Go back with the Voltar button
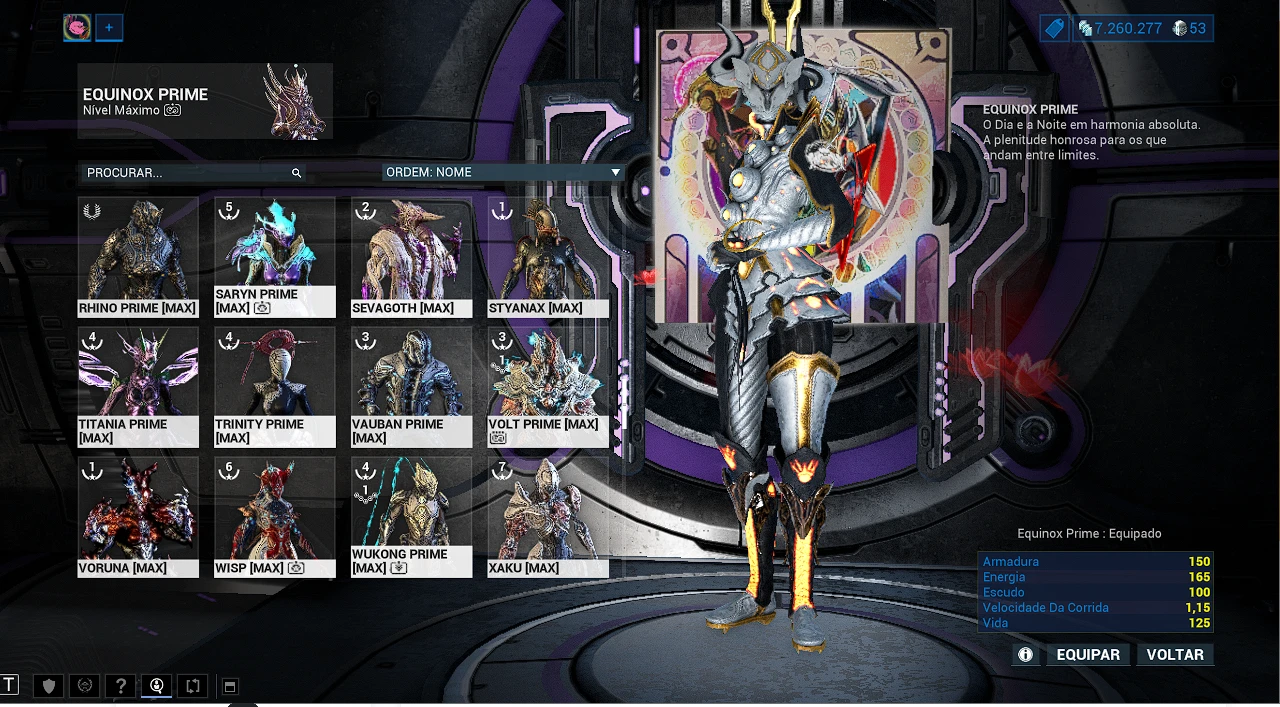Image resolution: width=1280 pixels, height=707 pixels. pyautogui.click(x=1175, y=655)
